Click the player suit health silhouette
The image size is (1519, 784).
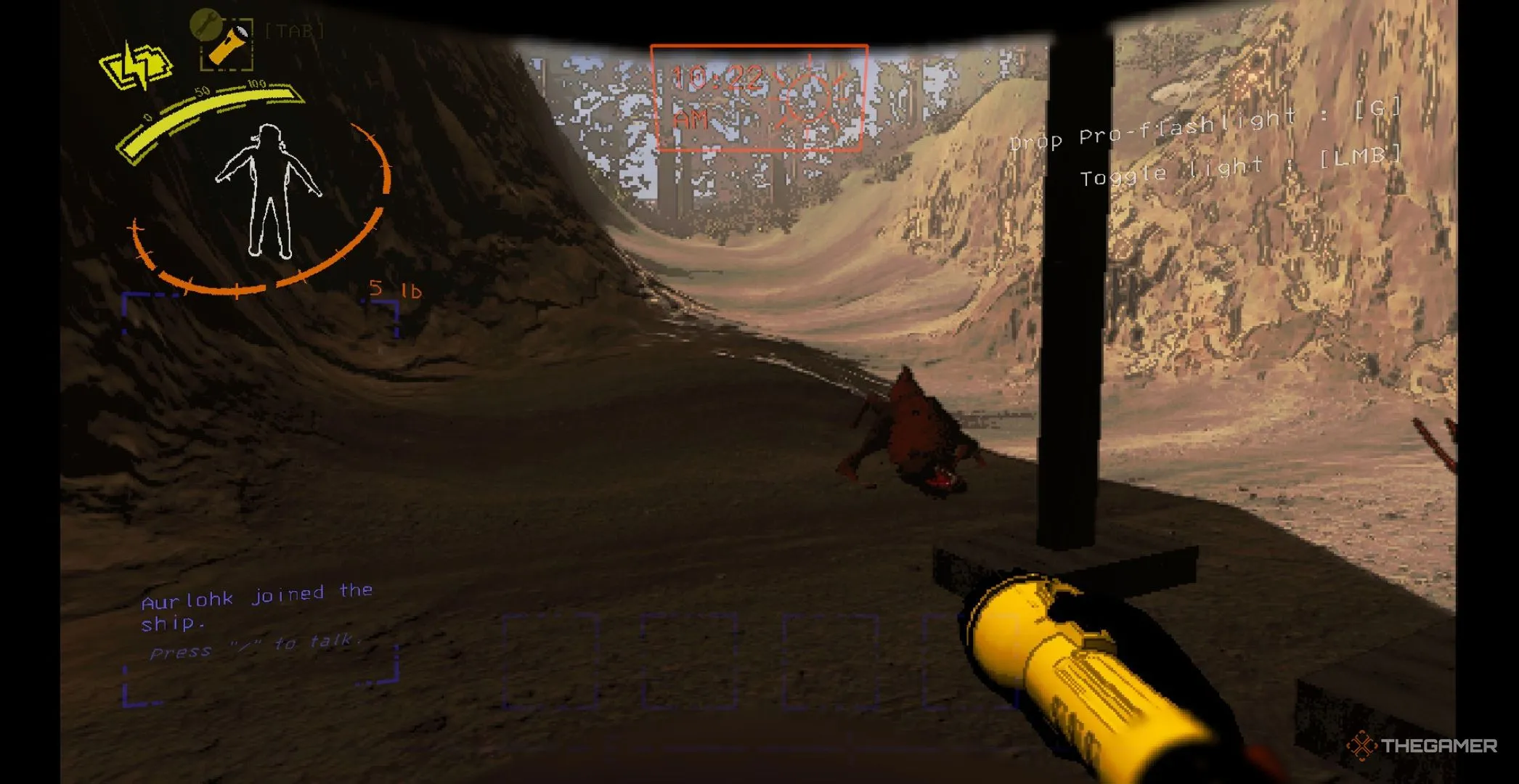tap(268, 192)
